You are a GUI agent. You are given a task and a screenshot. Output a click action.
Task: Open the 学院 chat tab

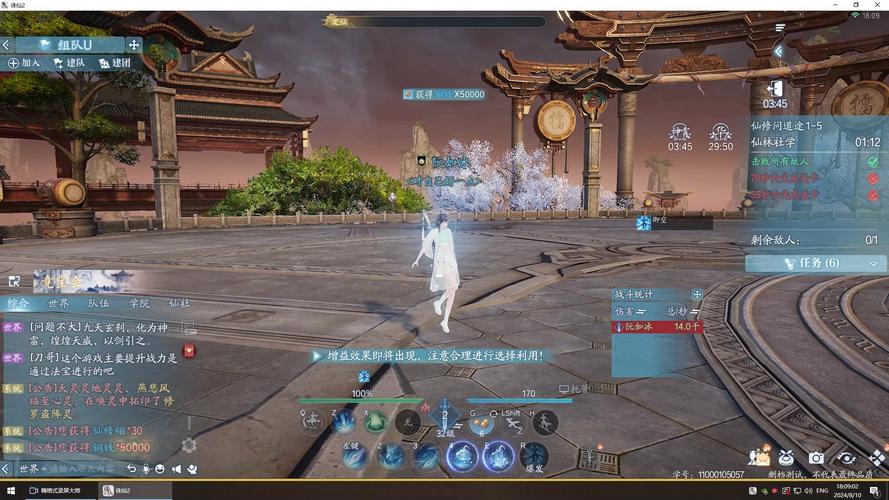click(139, 303)
